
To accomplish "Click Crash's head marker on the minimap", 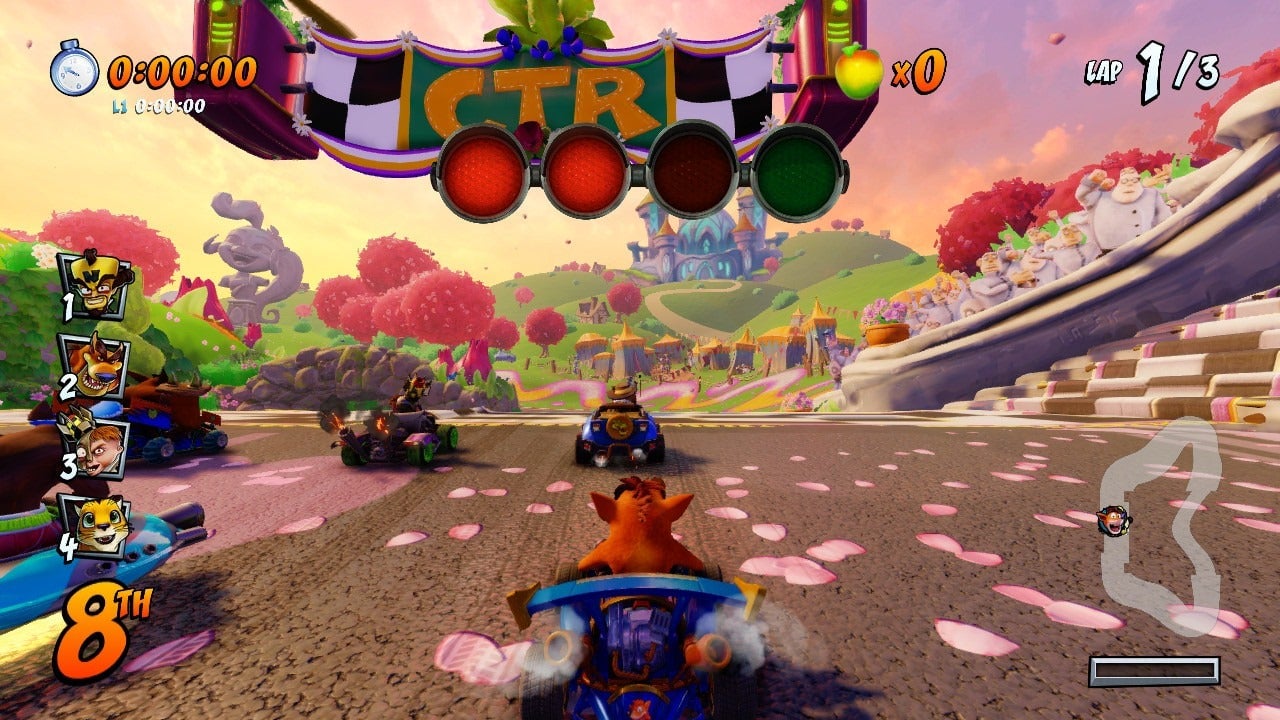I will pos(1110,521).
